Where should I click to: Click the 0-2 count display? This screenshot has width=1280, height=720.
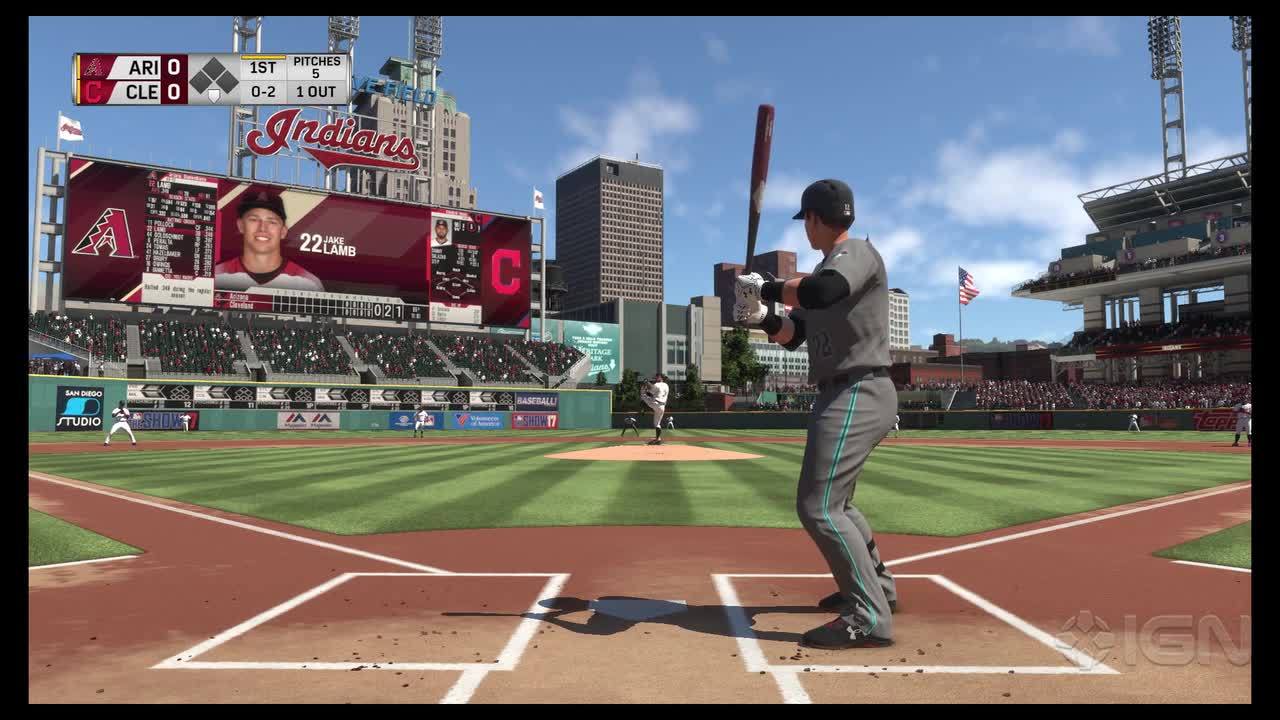(263, 92)
